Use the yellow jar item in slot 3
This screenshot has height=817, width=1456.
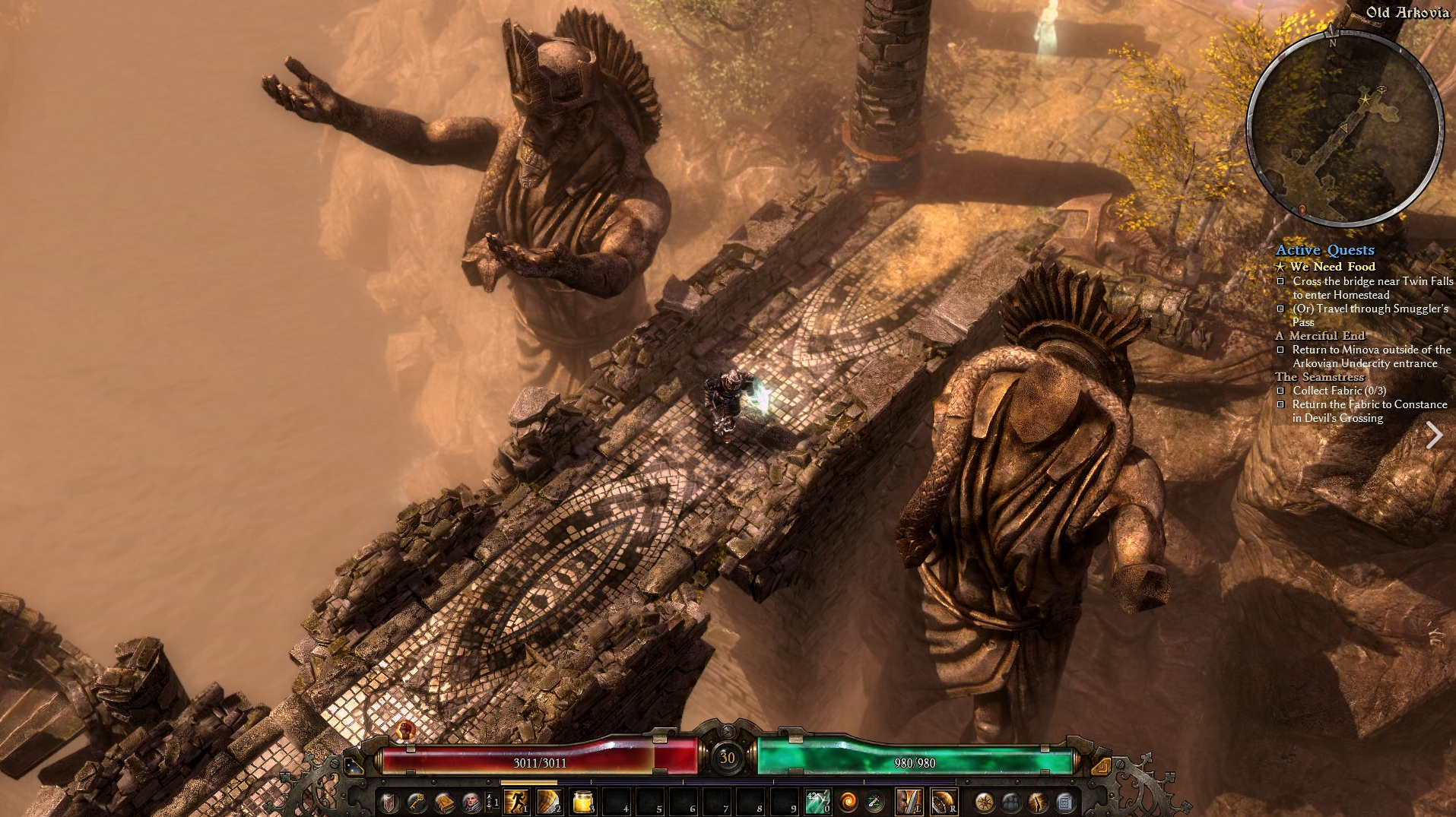(582, 801)
